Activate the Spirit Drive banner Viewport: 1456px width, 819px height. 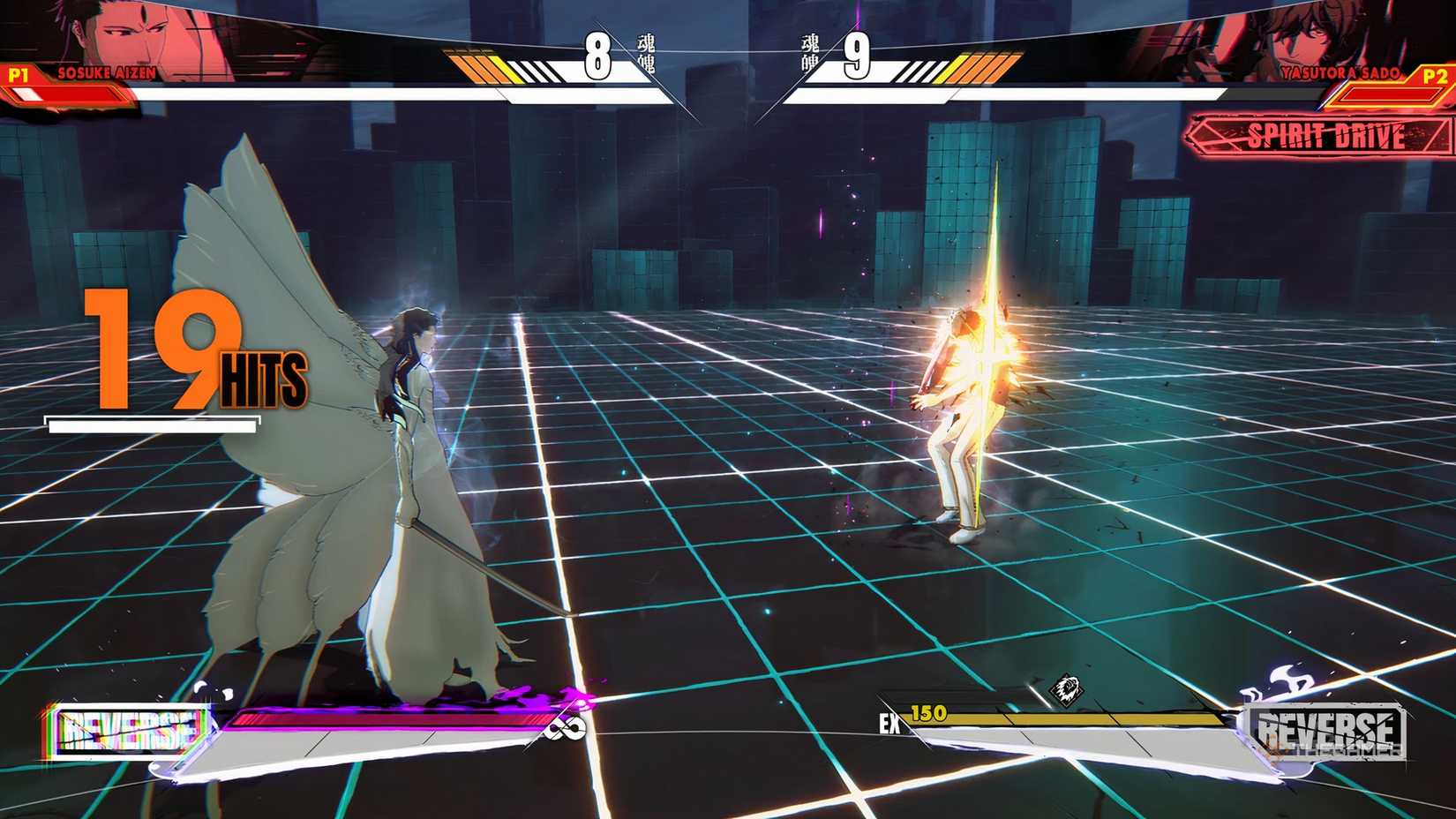coord(1324,138)
